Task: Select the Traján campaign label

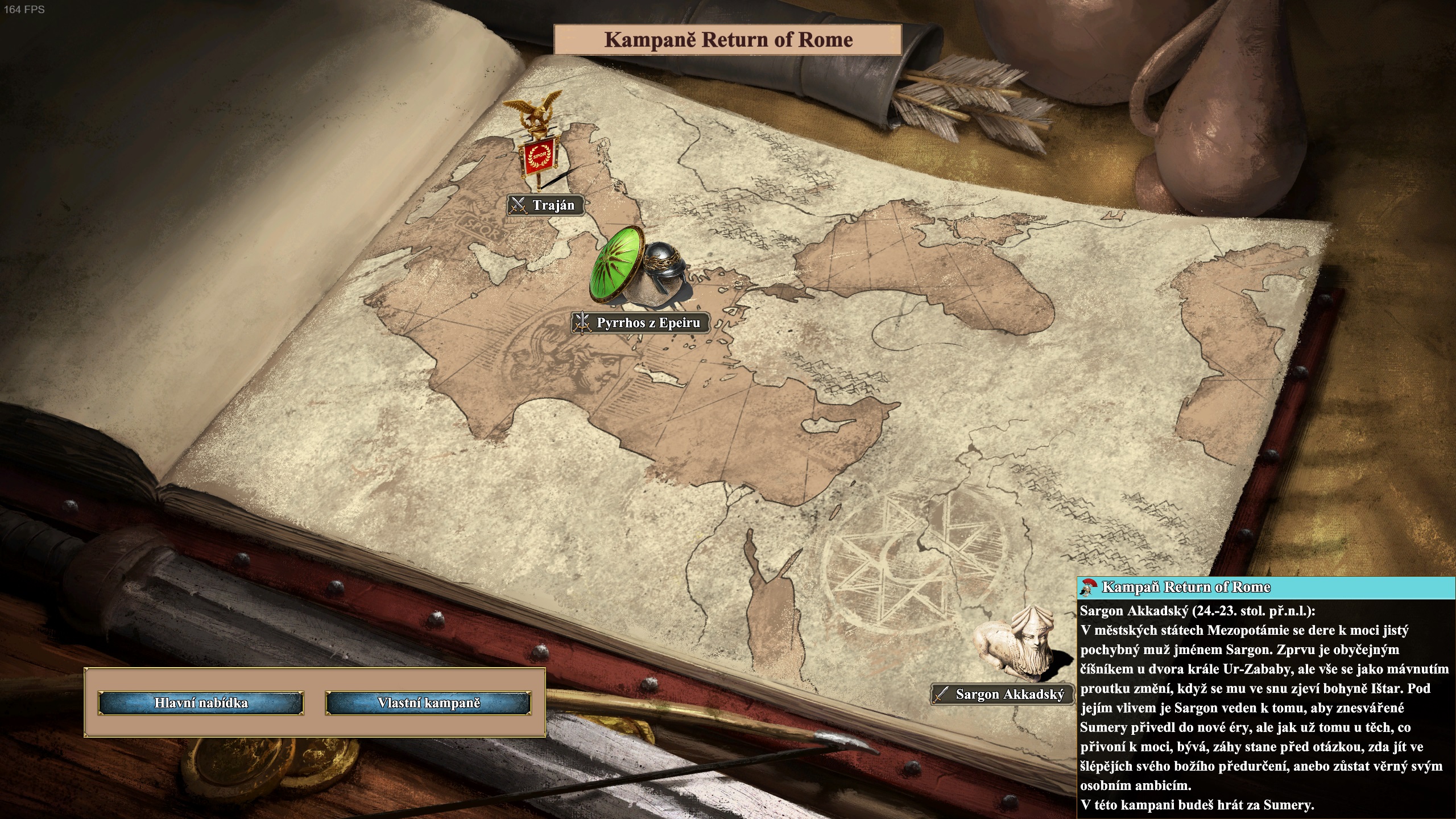Action: pos(545,205)
